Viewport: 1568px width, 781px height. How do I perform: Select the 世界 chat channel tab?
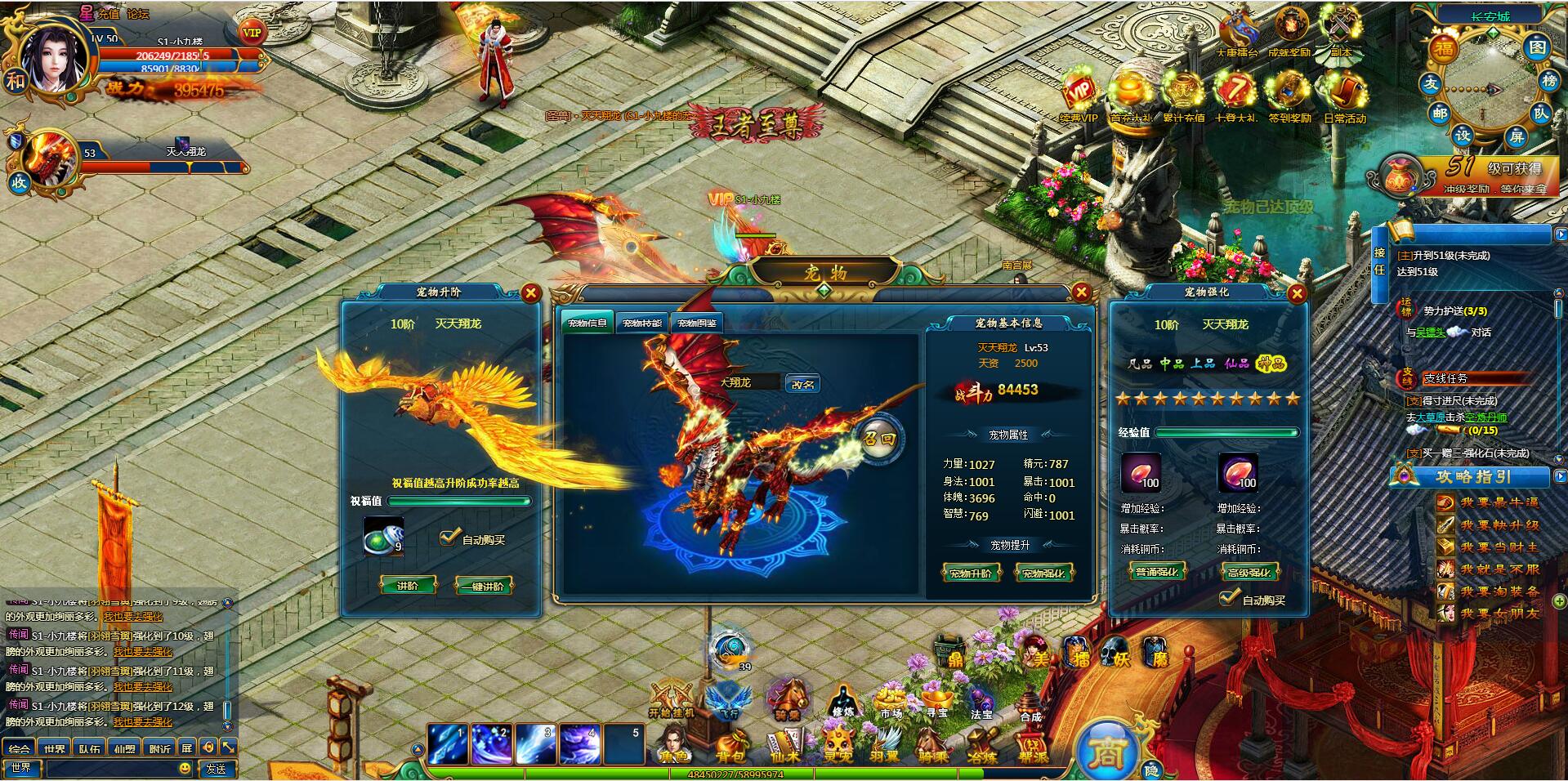tap(55, 748)
